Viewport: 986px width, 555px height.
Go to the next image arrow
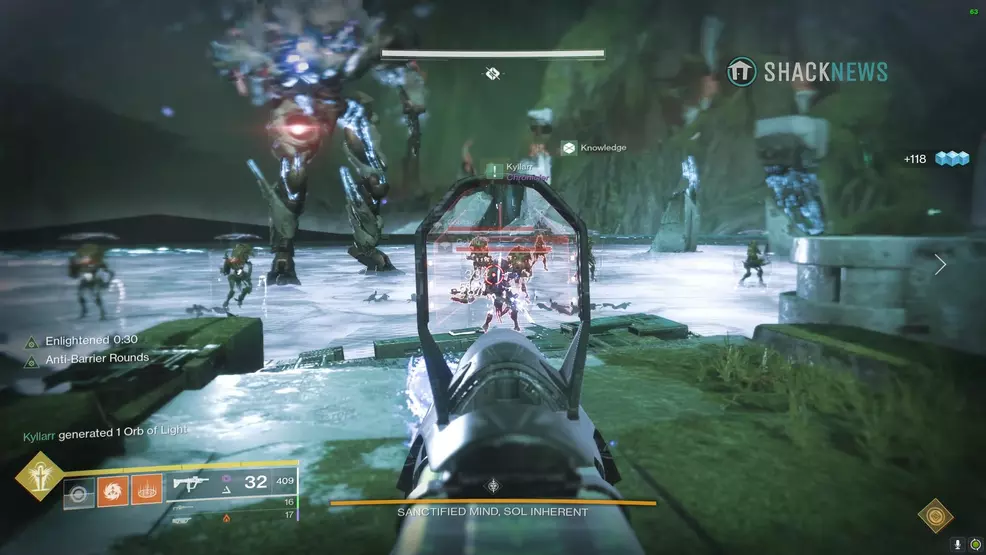click(940, 265)
